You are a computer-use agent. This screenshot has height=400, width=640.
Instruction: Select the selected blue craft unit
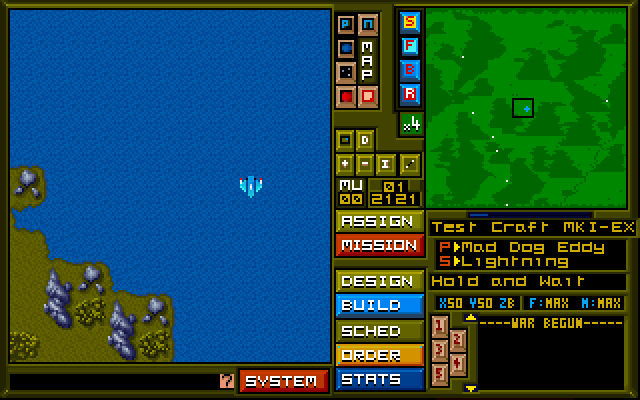[x=250, y=185]
